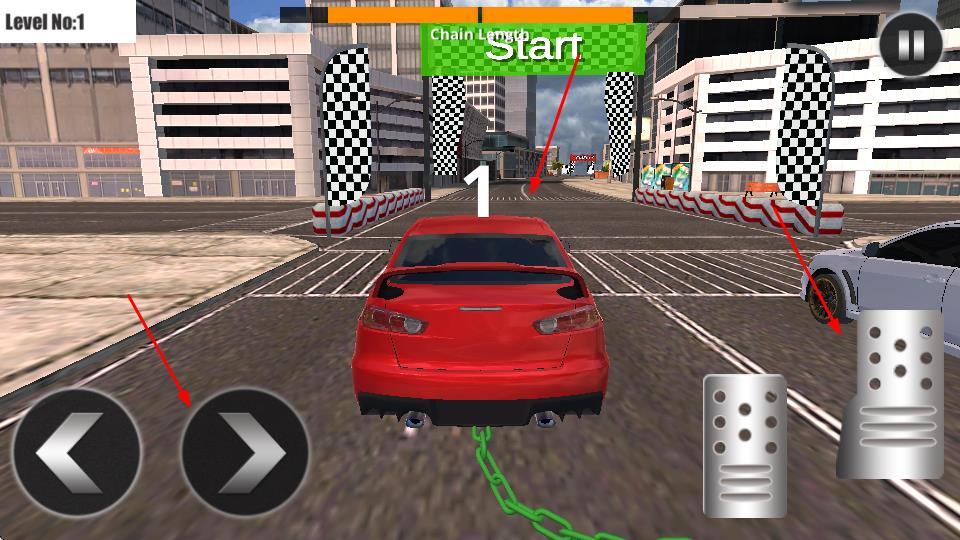Hit the tall gas accelerator pedal

pyautogui.click(x=891, y=393)
